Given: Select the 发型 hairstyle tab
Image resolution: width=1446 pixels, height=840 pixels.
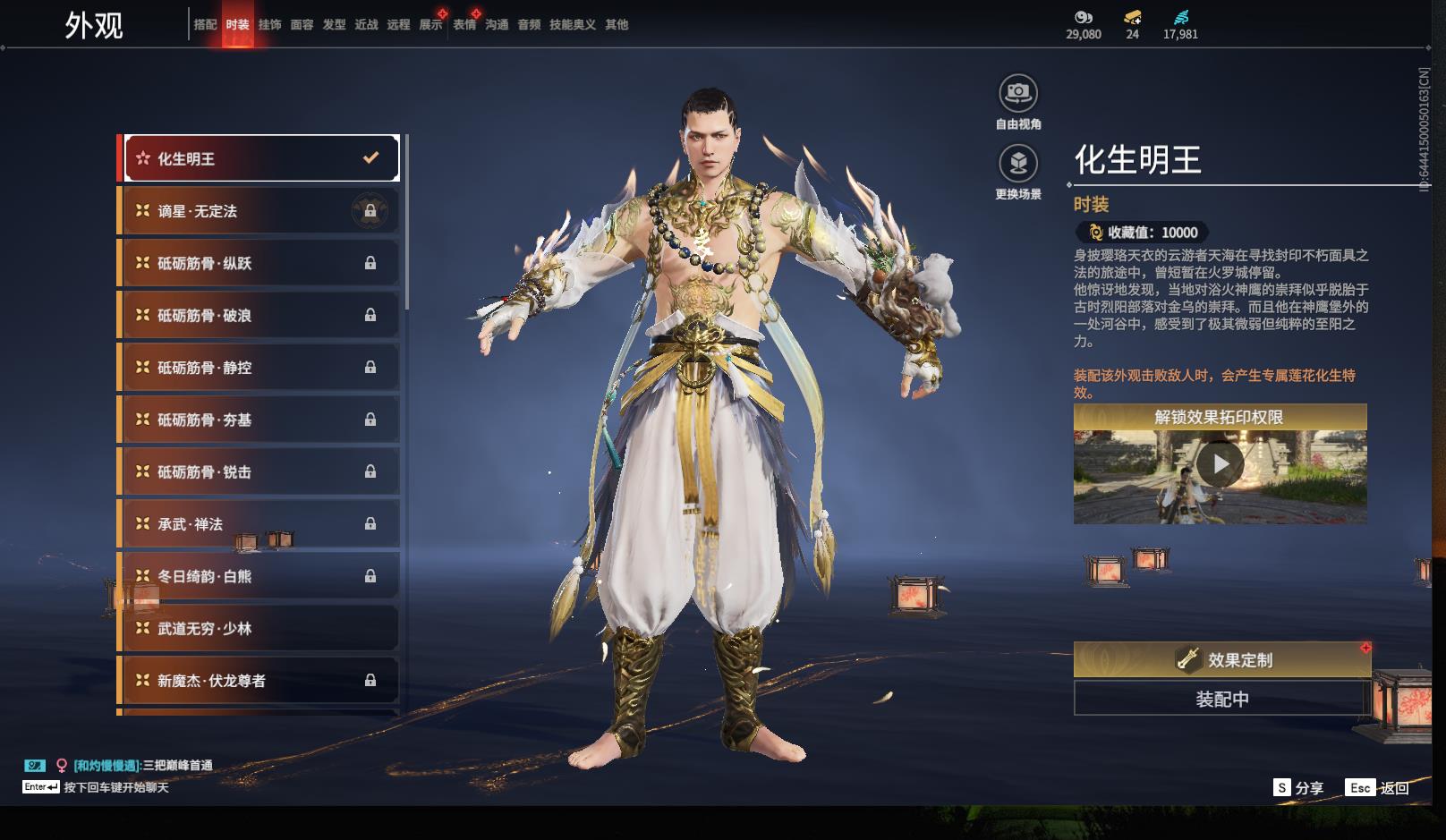Looking at the screenshot, I should click(334, 25).
